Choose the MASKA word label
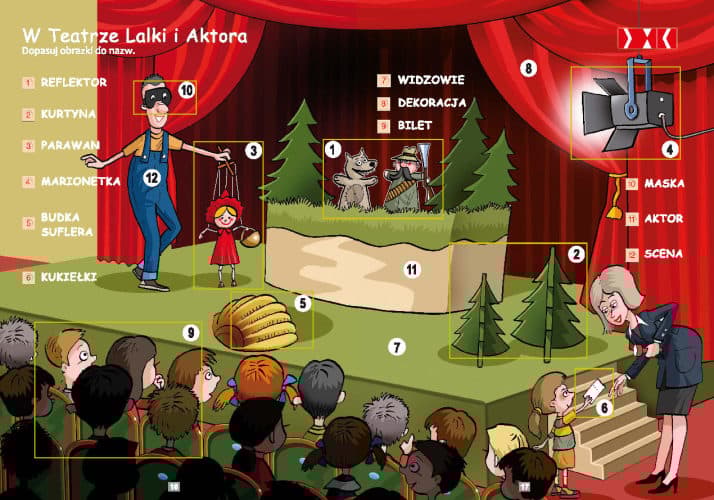The width and height of the screenshot is (714, 500). pos(664,184)
